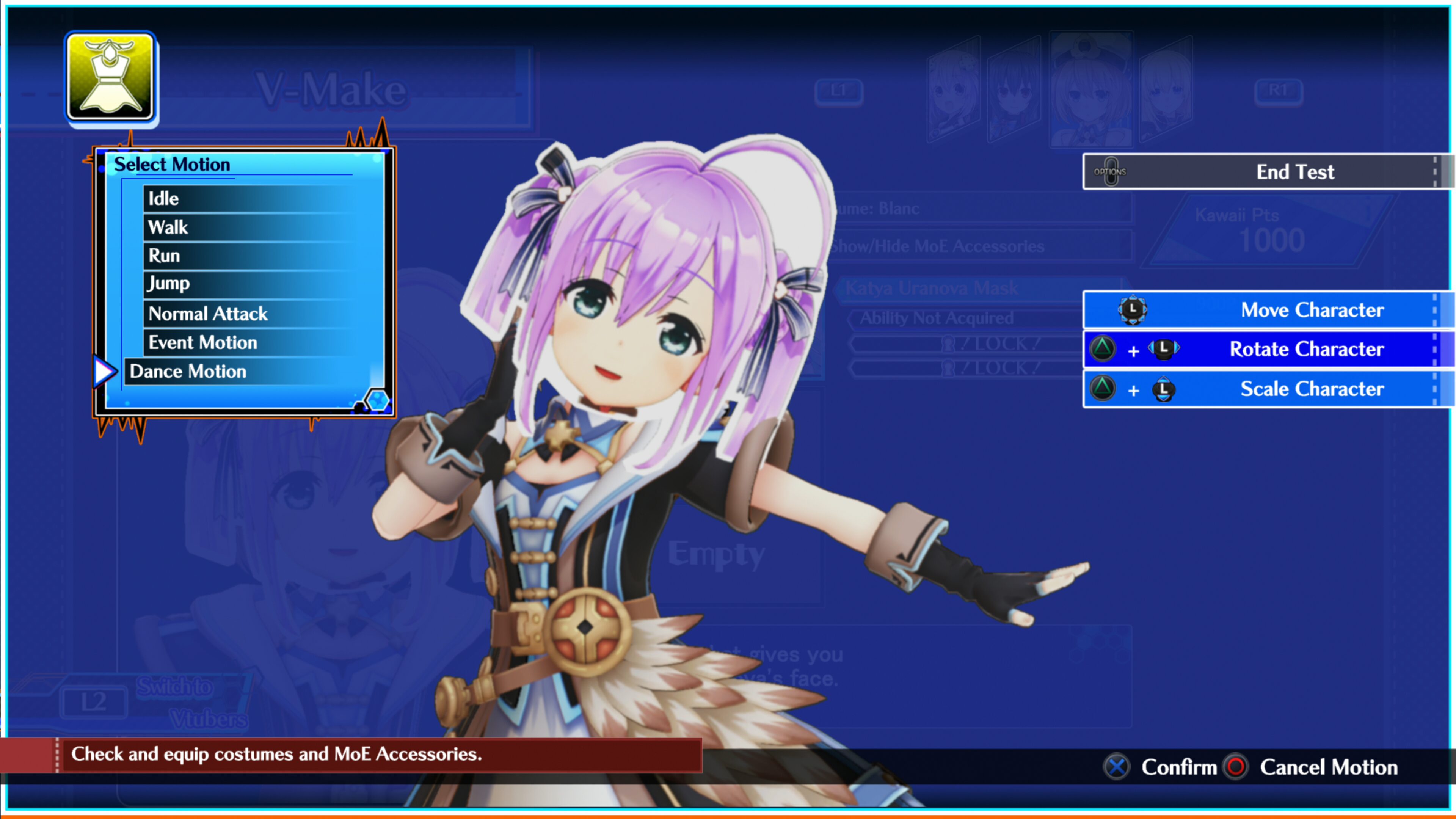The width and height of the screenshot is (1456, 819).
Task: Open the Katya Uranova Mask accessory selector
Action: point(929,288)
